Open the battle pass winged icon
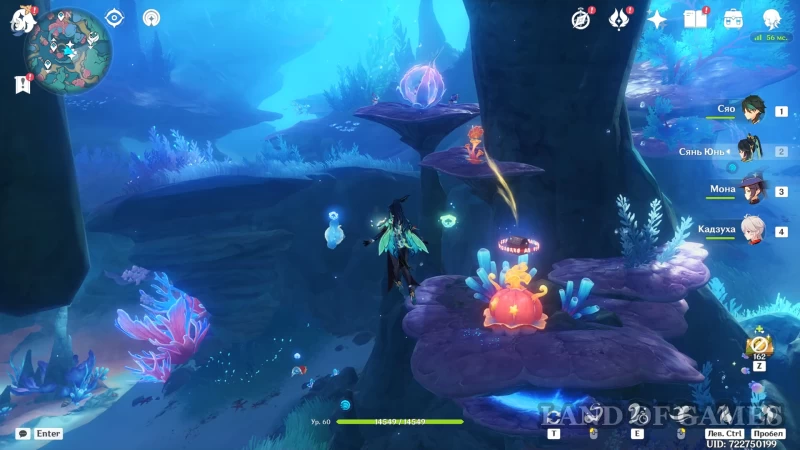 coord(619,18)
